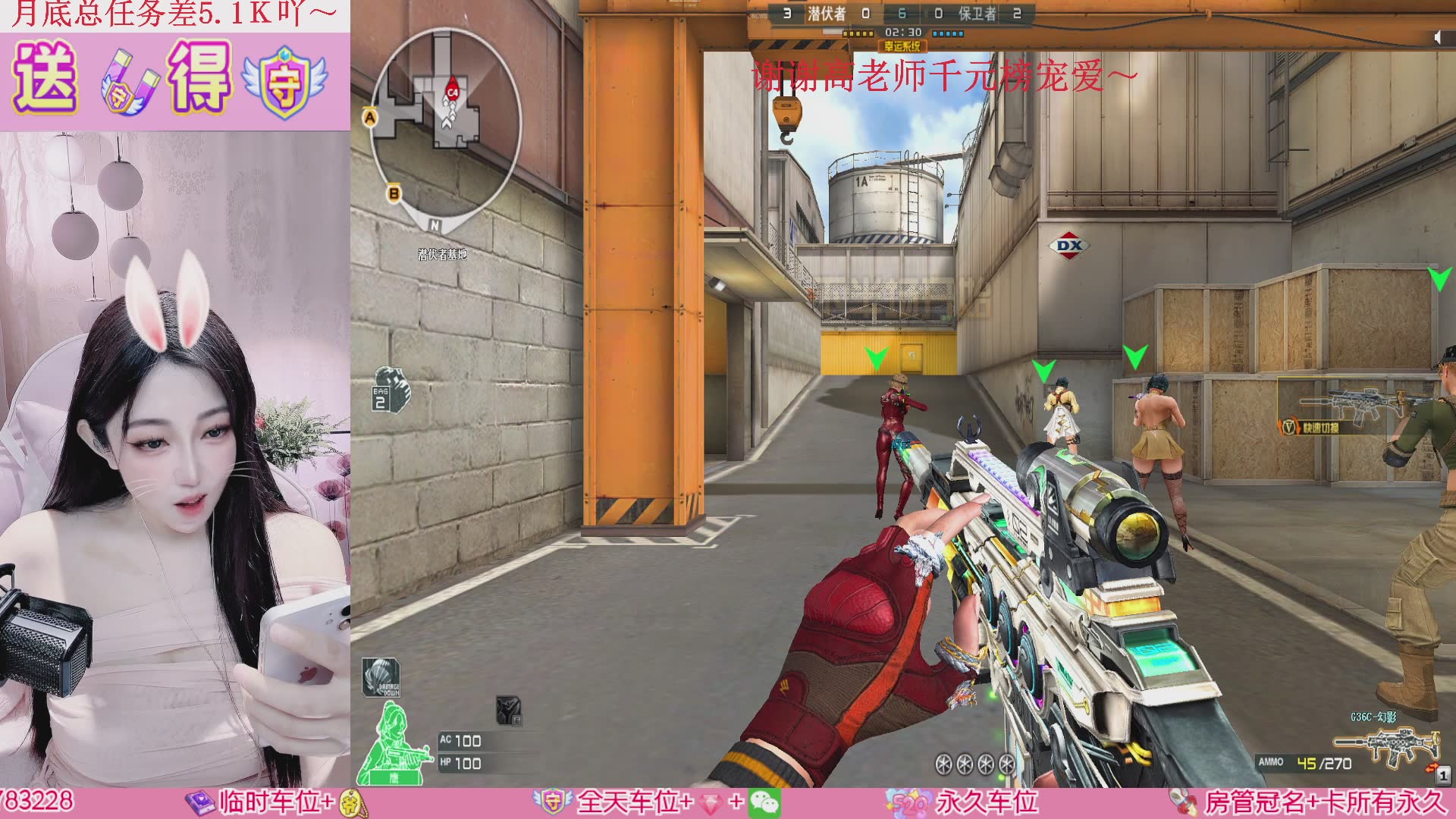Toggle the speaker sound icon
Viewport: 1456px width, 819px height.
click(x=1438, y=36)
